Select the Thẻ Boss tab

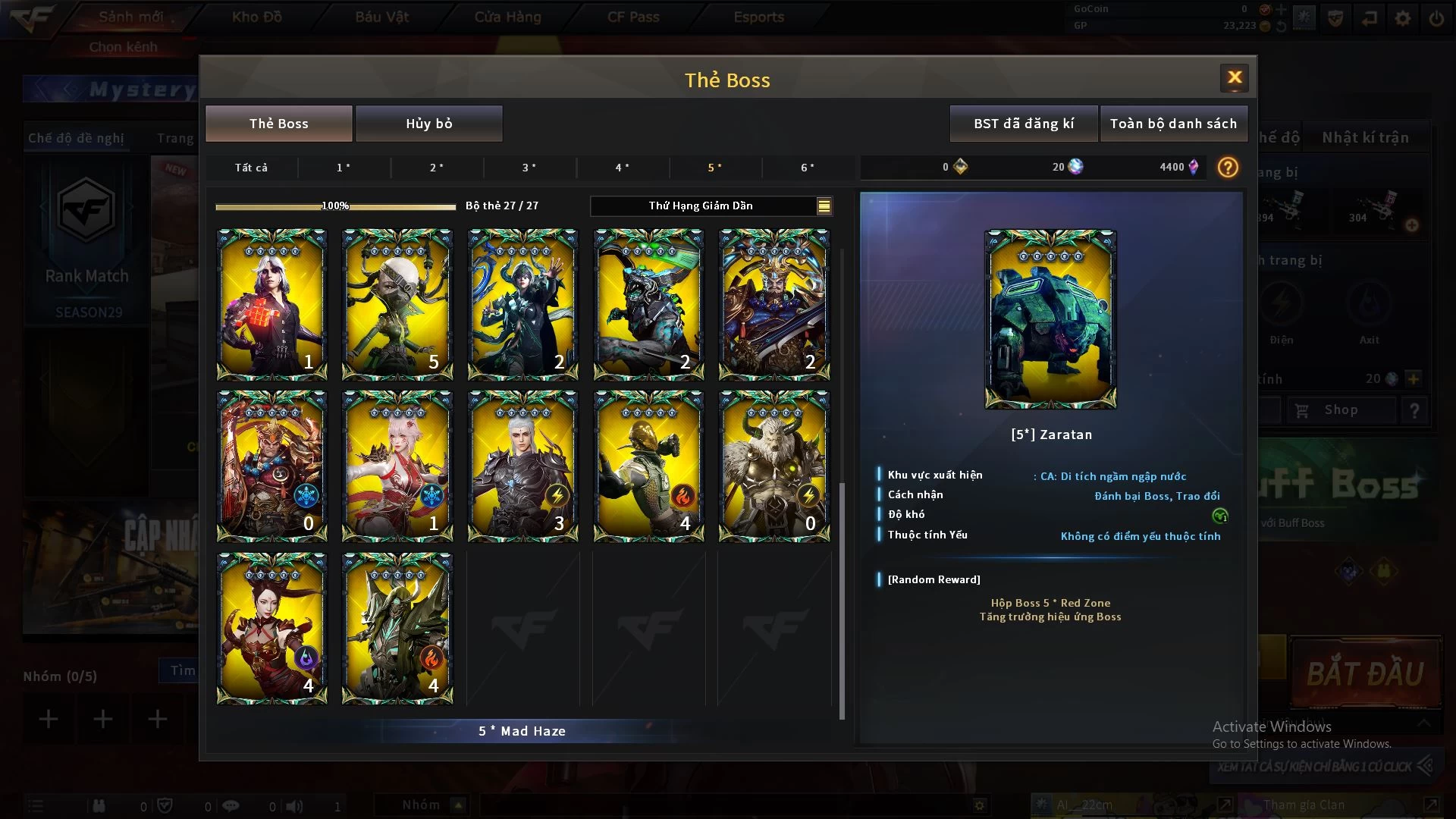pyautogui.click(x=278, y=124)
